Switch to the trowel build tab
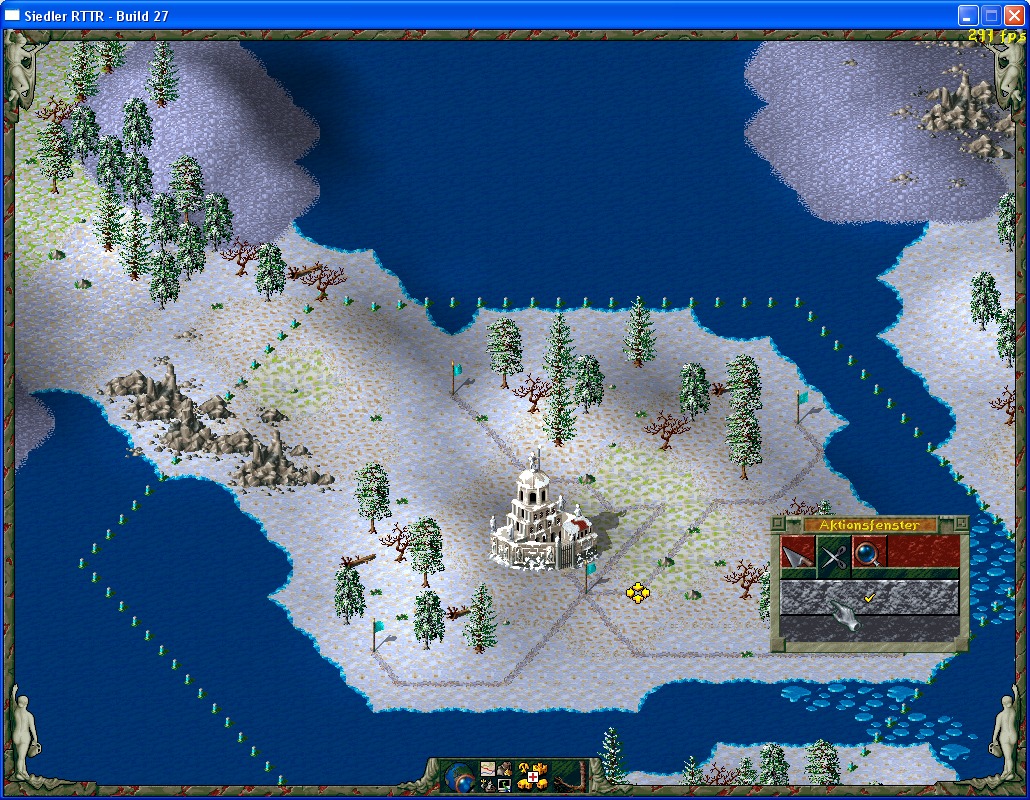Image resolution: width=1030 pixels, height=800 pixels. 799,553
